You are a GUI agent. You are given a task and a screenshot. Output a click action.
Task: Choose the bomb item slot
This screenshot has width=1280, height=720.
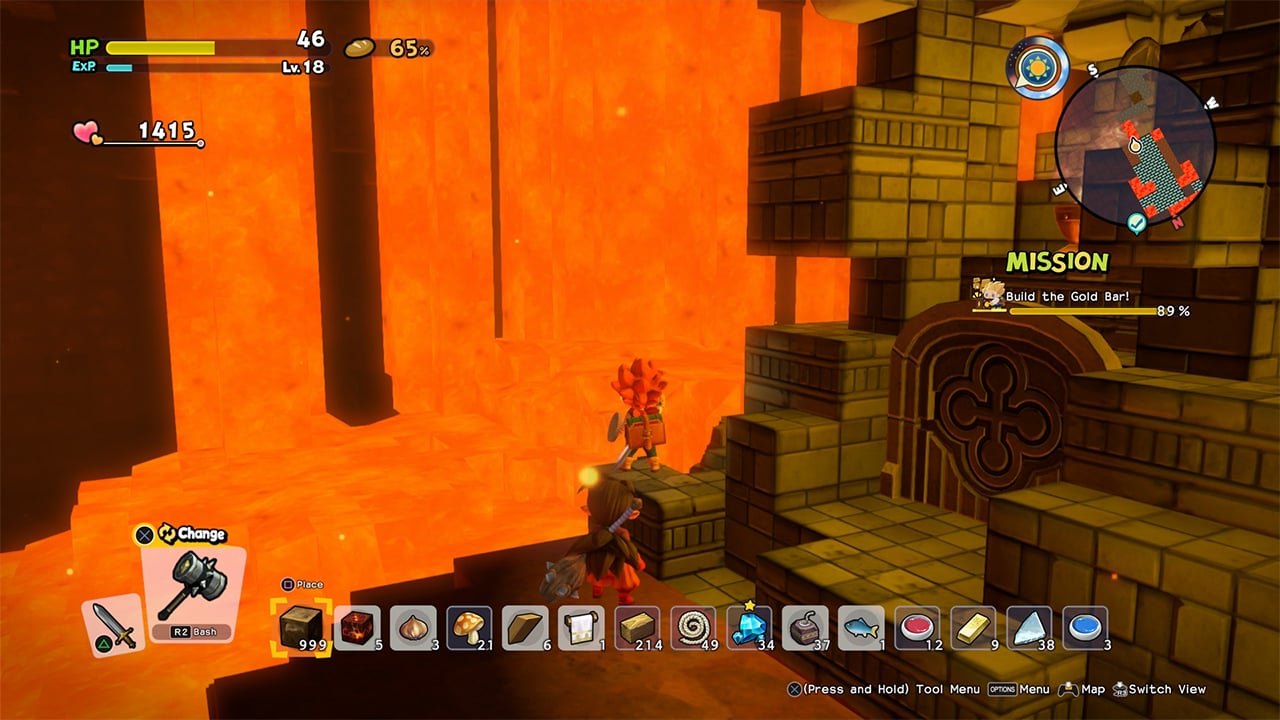click(805, 627)
